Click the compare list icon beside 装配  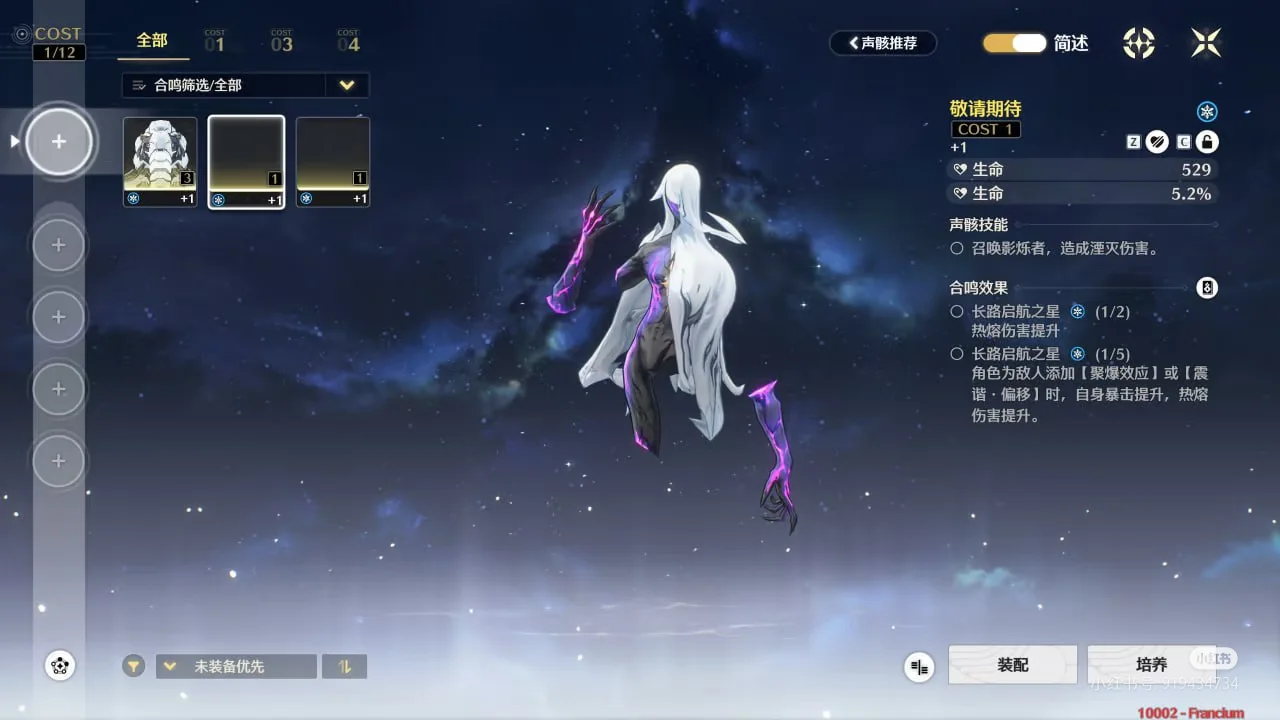(919, 667)
